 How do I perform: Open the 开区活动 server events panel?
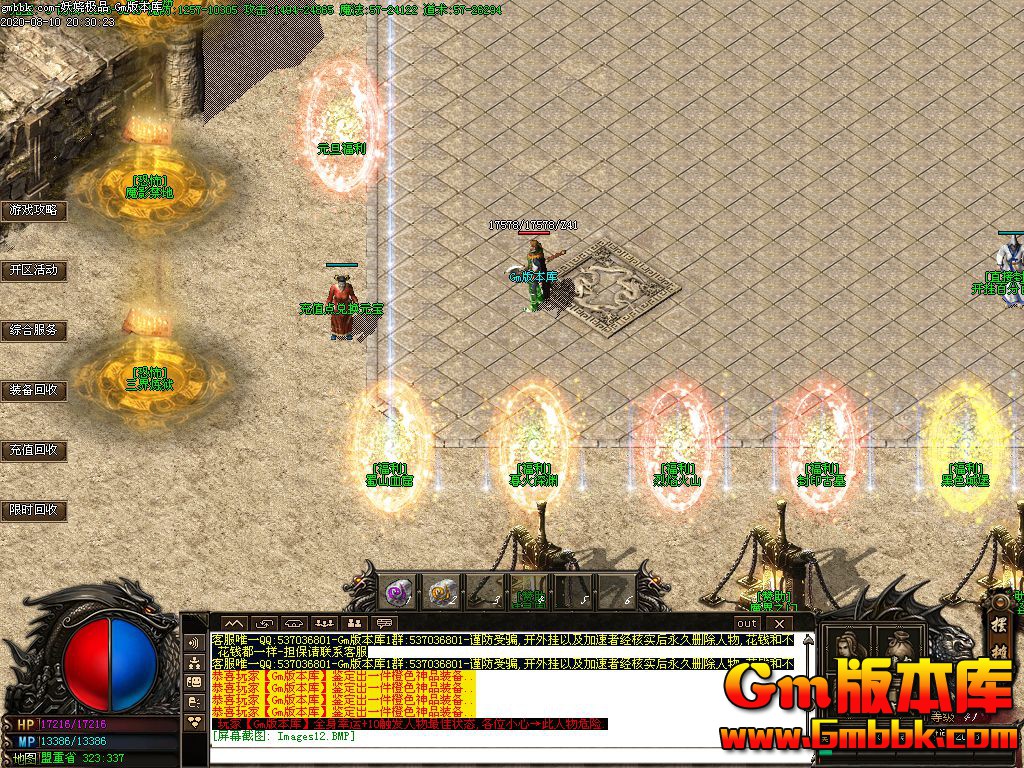tap(33, 270)
